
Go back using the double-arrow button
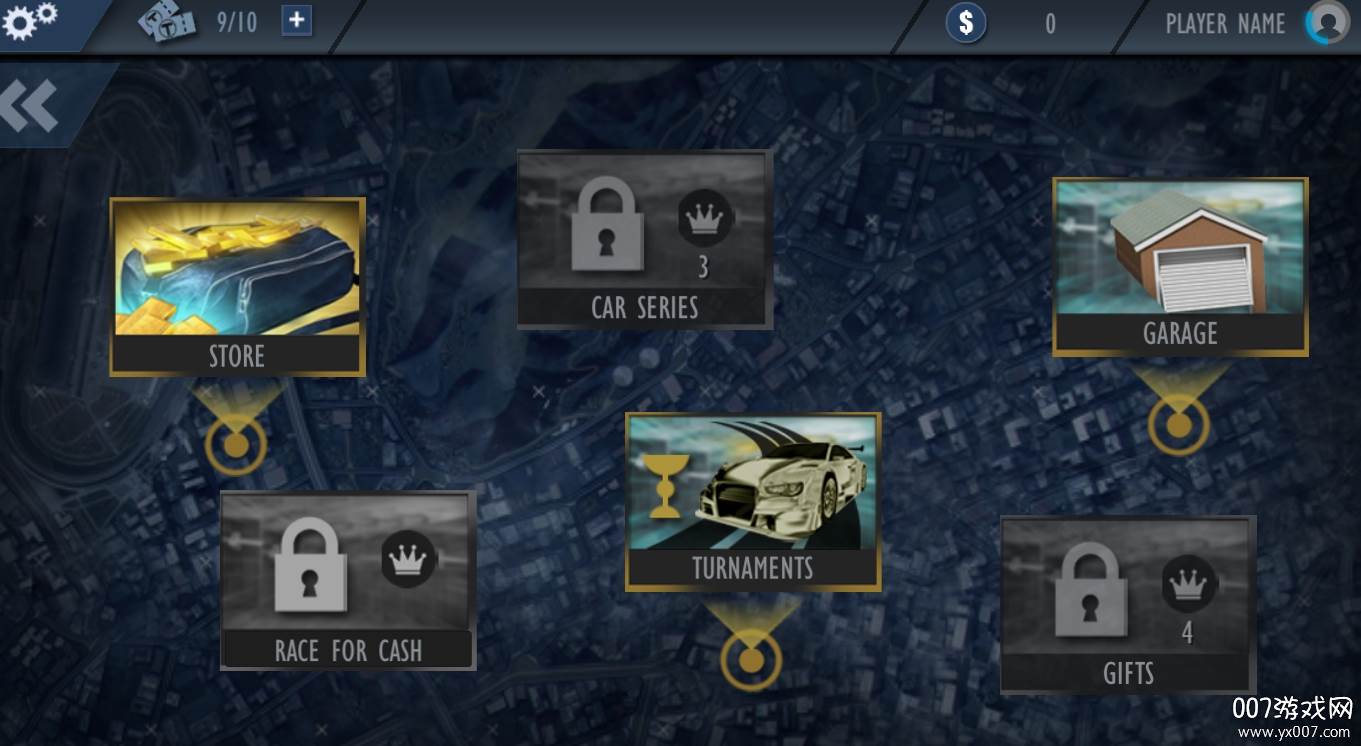tap(30, 105)
